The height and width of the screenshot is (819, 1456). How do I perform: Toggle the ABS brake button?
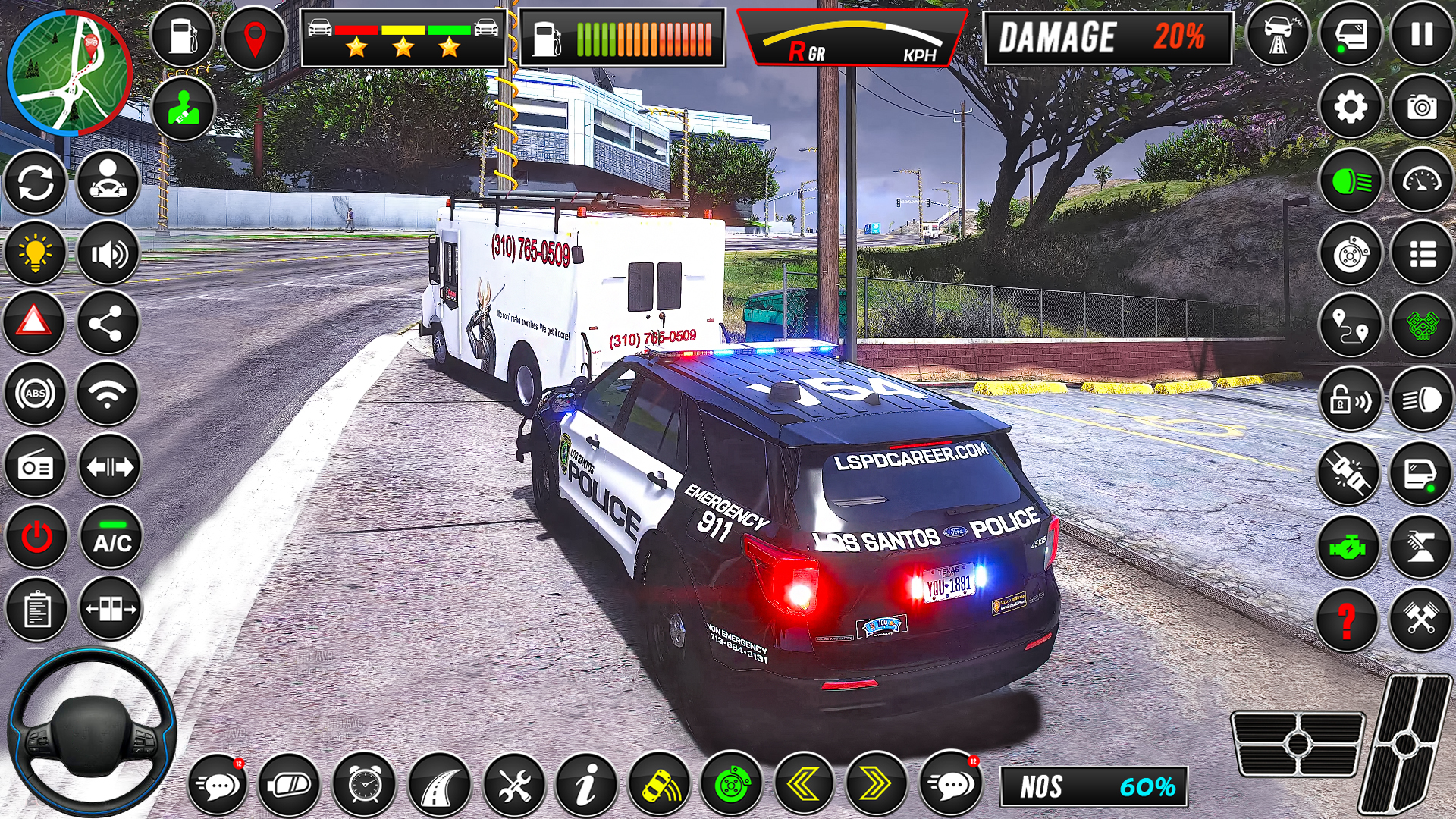(35, 394)
